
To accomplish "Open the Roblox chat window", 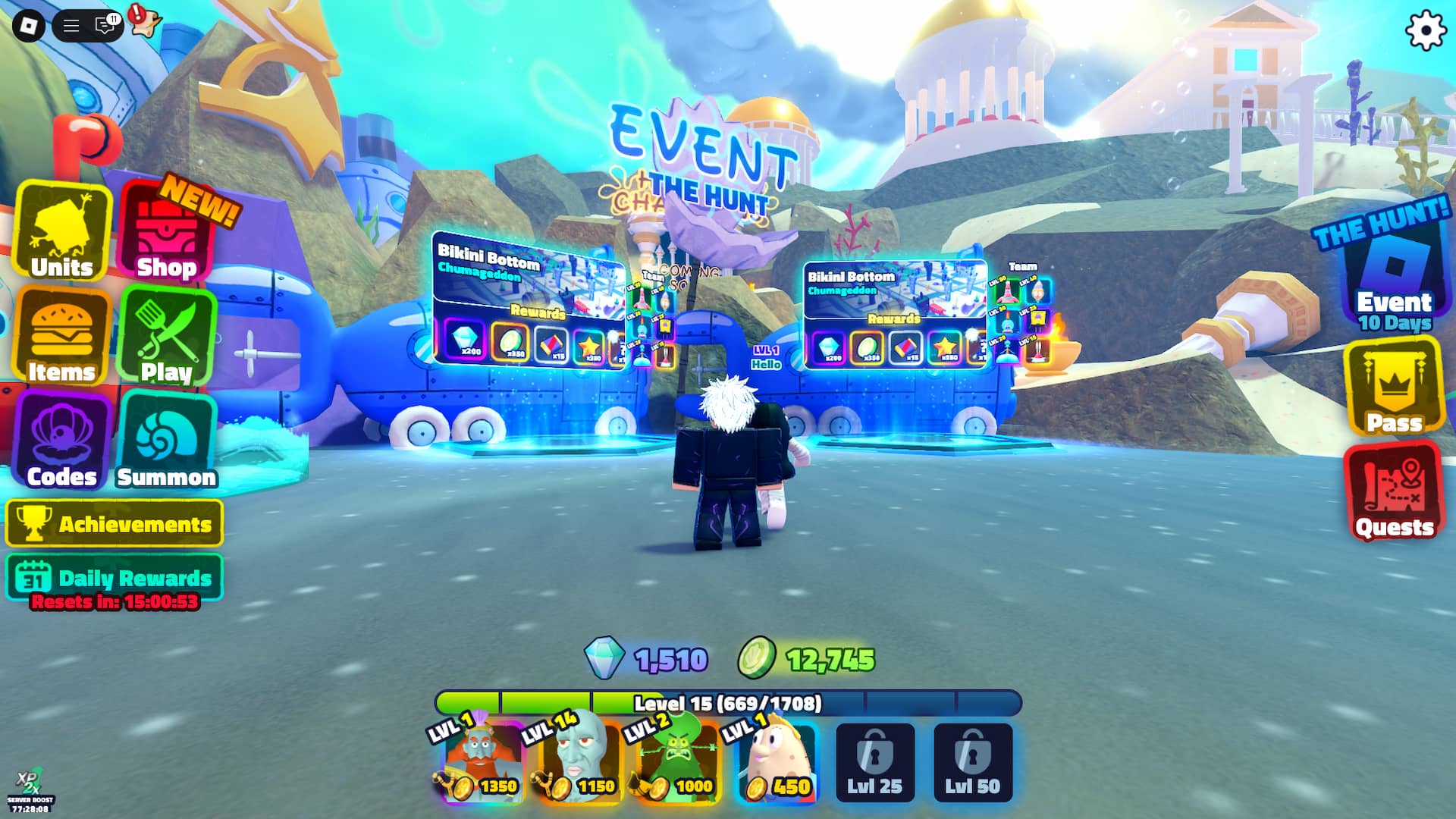I will point(105,27).
